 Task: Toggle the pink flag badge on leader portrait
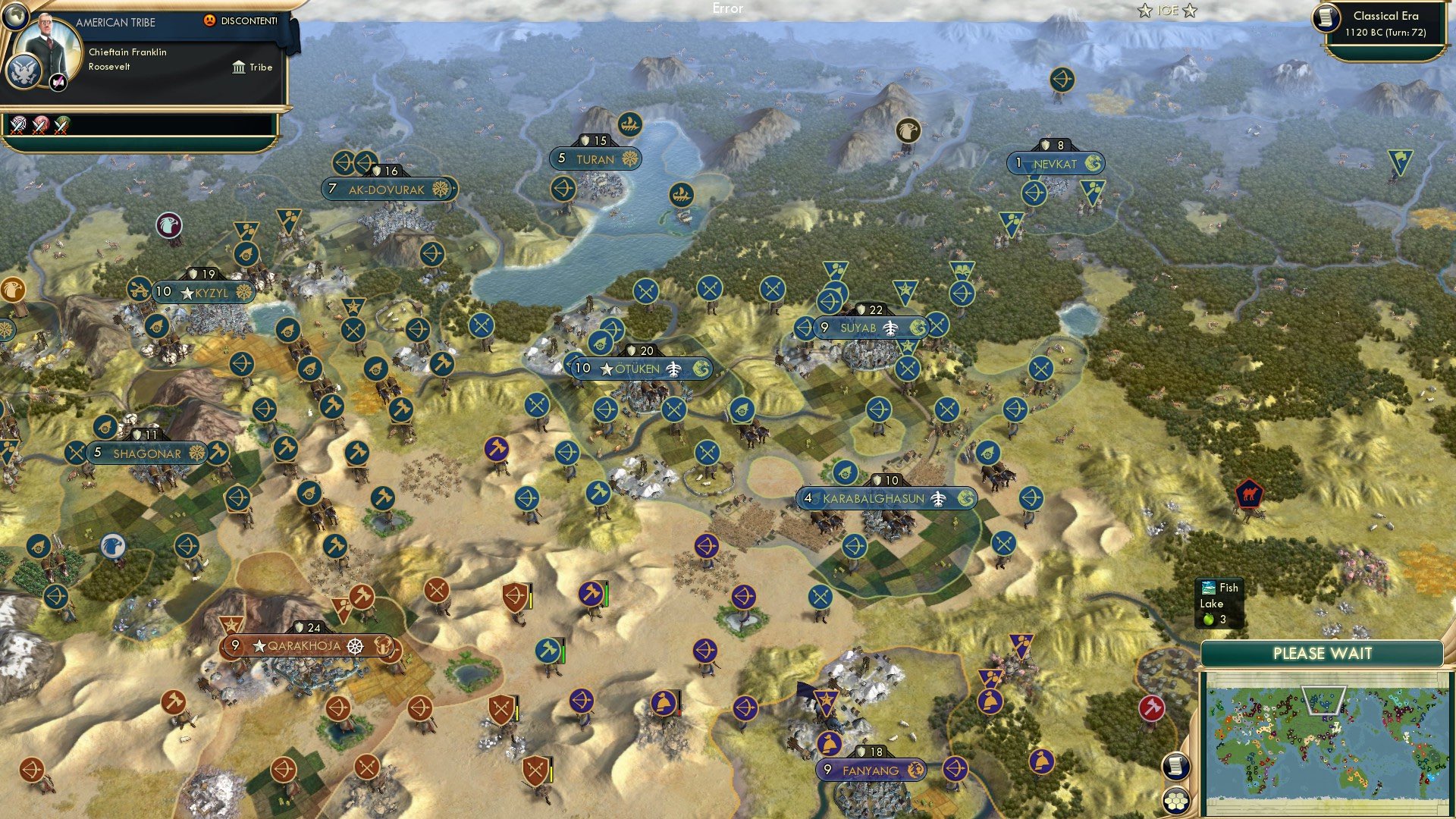click(57, 83)
